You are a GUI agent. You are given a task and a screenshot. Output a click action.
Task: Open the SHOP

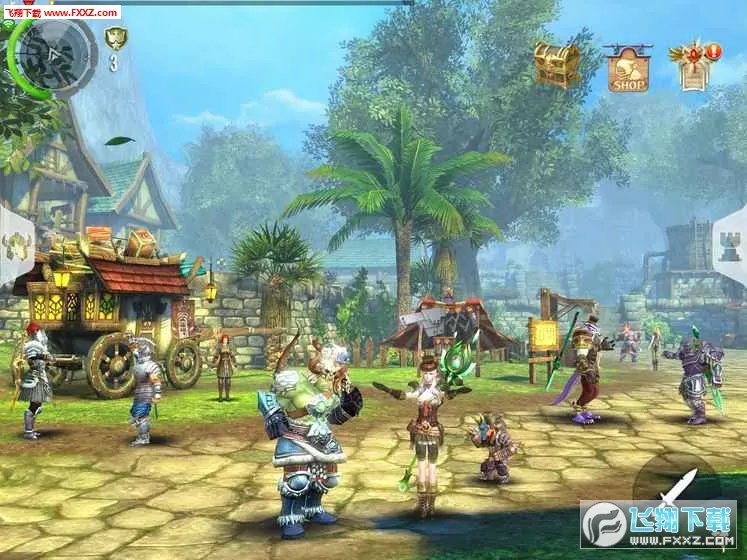[x=628, y=68]
